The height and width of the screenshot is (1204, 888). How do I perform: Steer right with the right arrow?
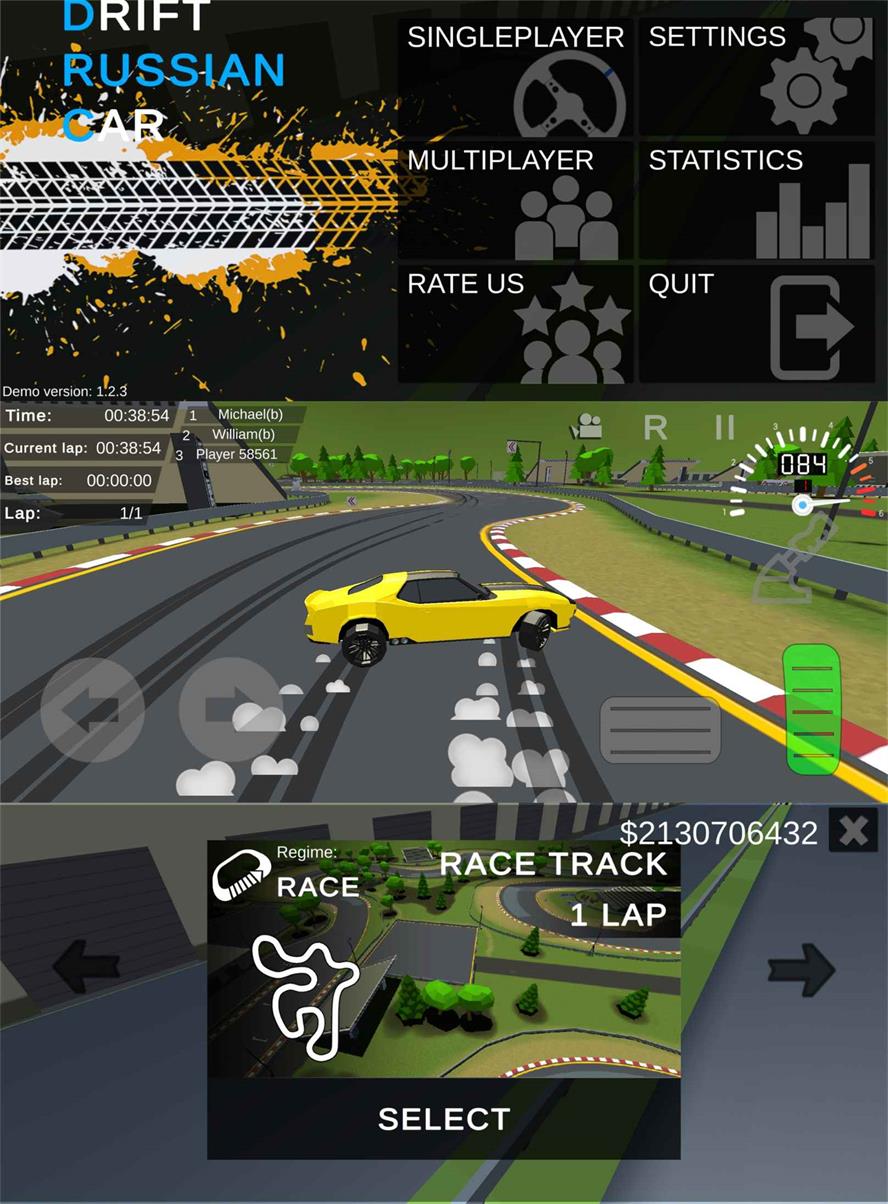click(x=229, y=708)
